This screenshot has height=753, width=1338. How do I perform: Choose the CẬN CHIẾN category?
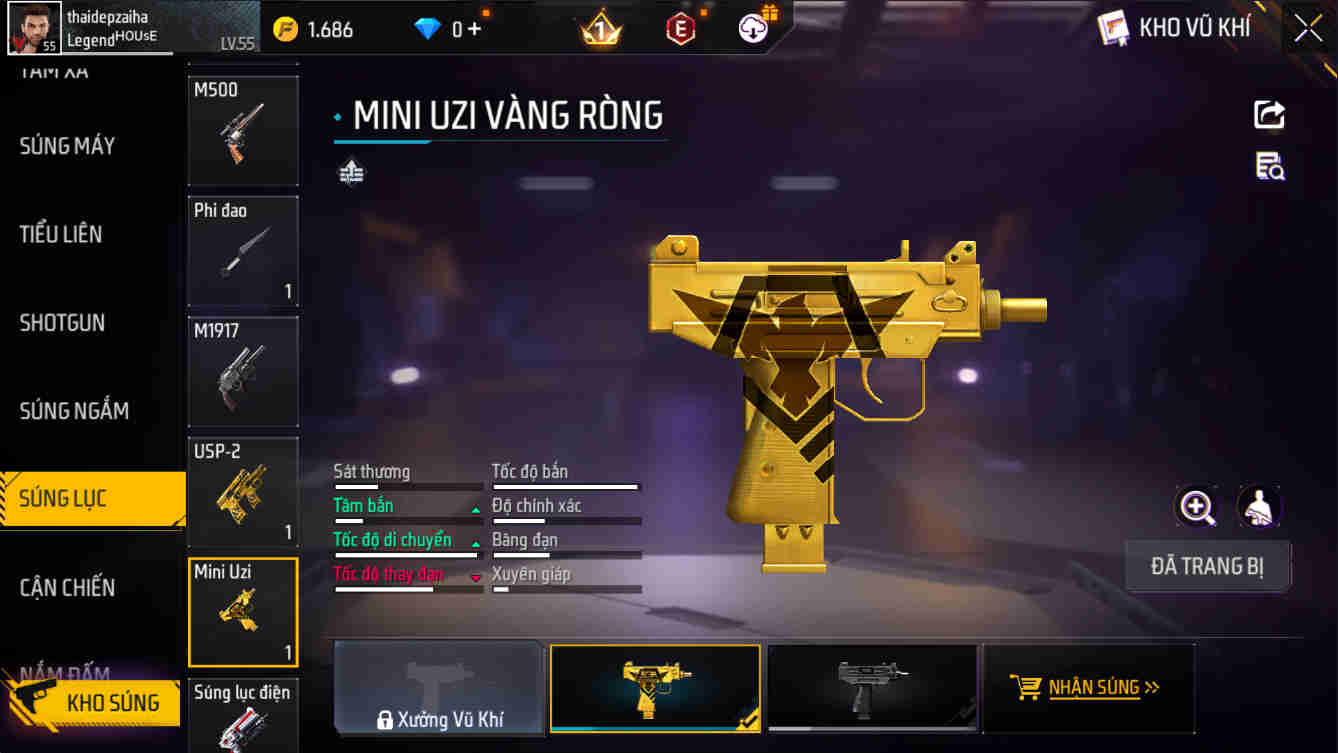tap(67, 587)
